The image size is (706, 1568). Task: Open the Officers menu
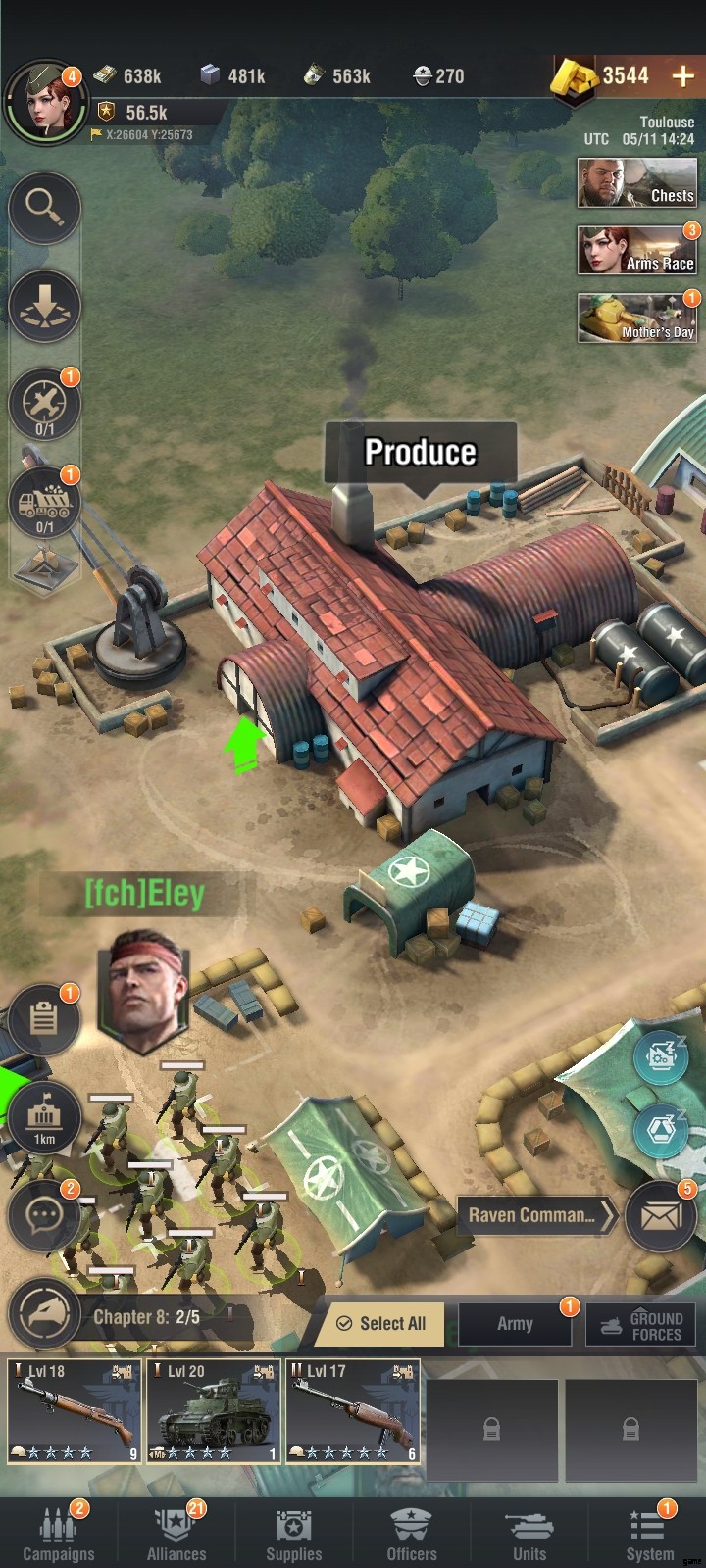click(x=412, y=1533)
